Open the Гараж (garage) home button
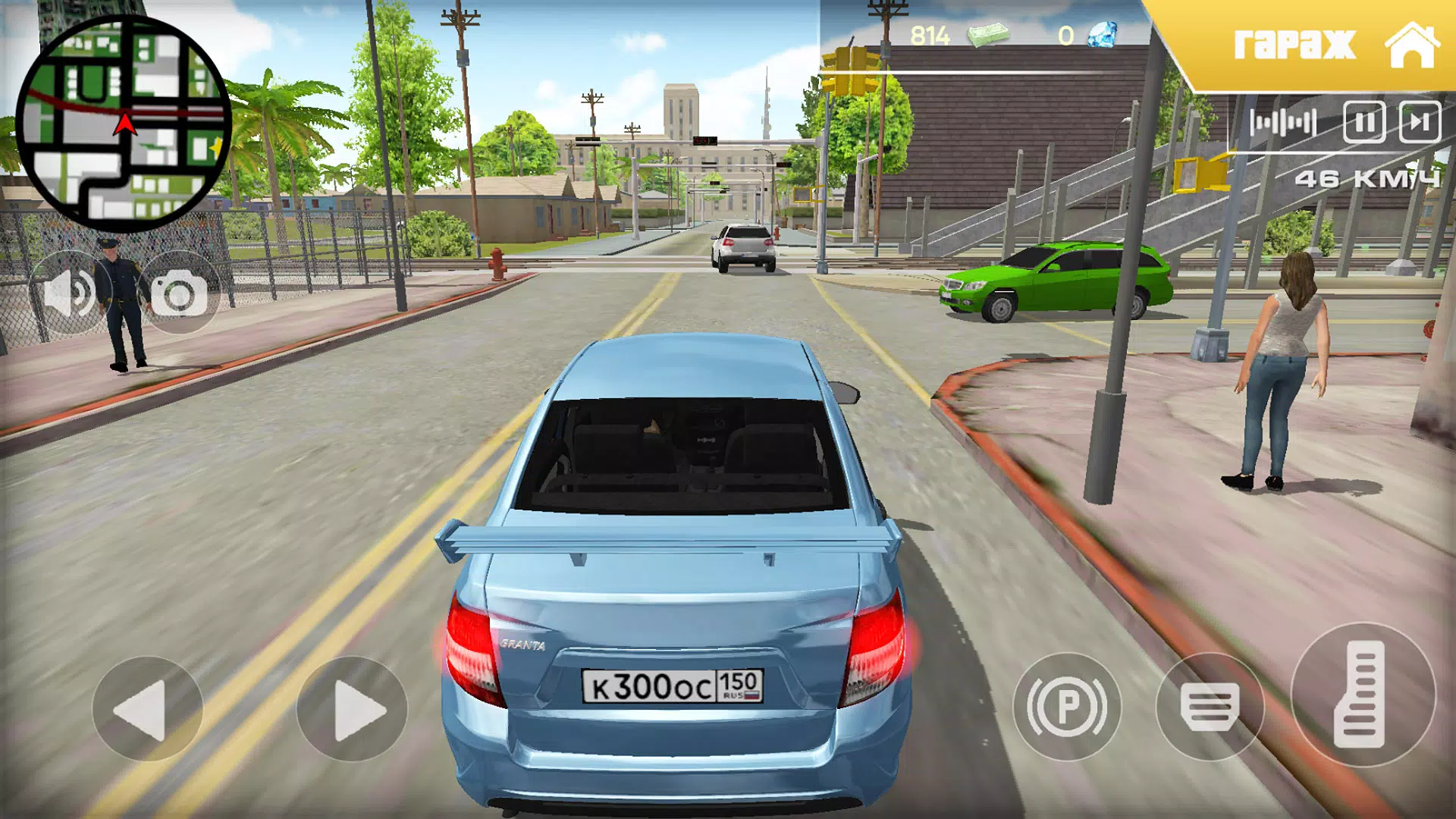Screen dimensions: 1456x819 coord(1335,44)
